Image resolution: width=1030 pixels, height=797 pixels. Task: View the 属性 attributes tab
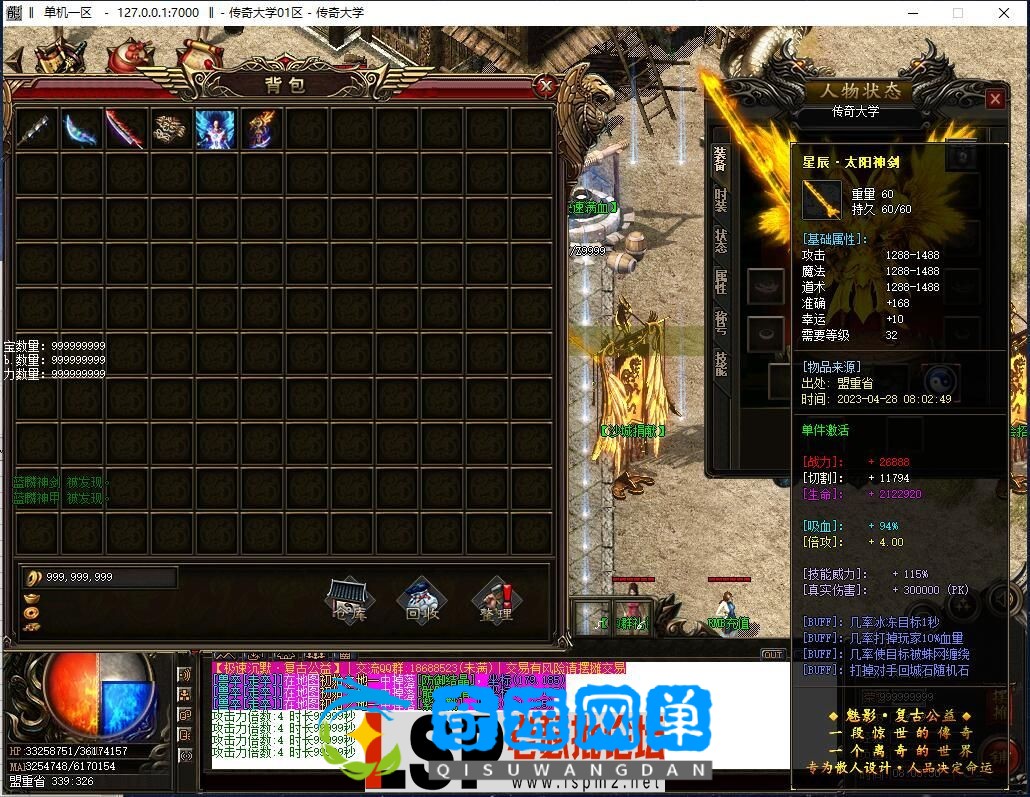click(720, 281)
